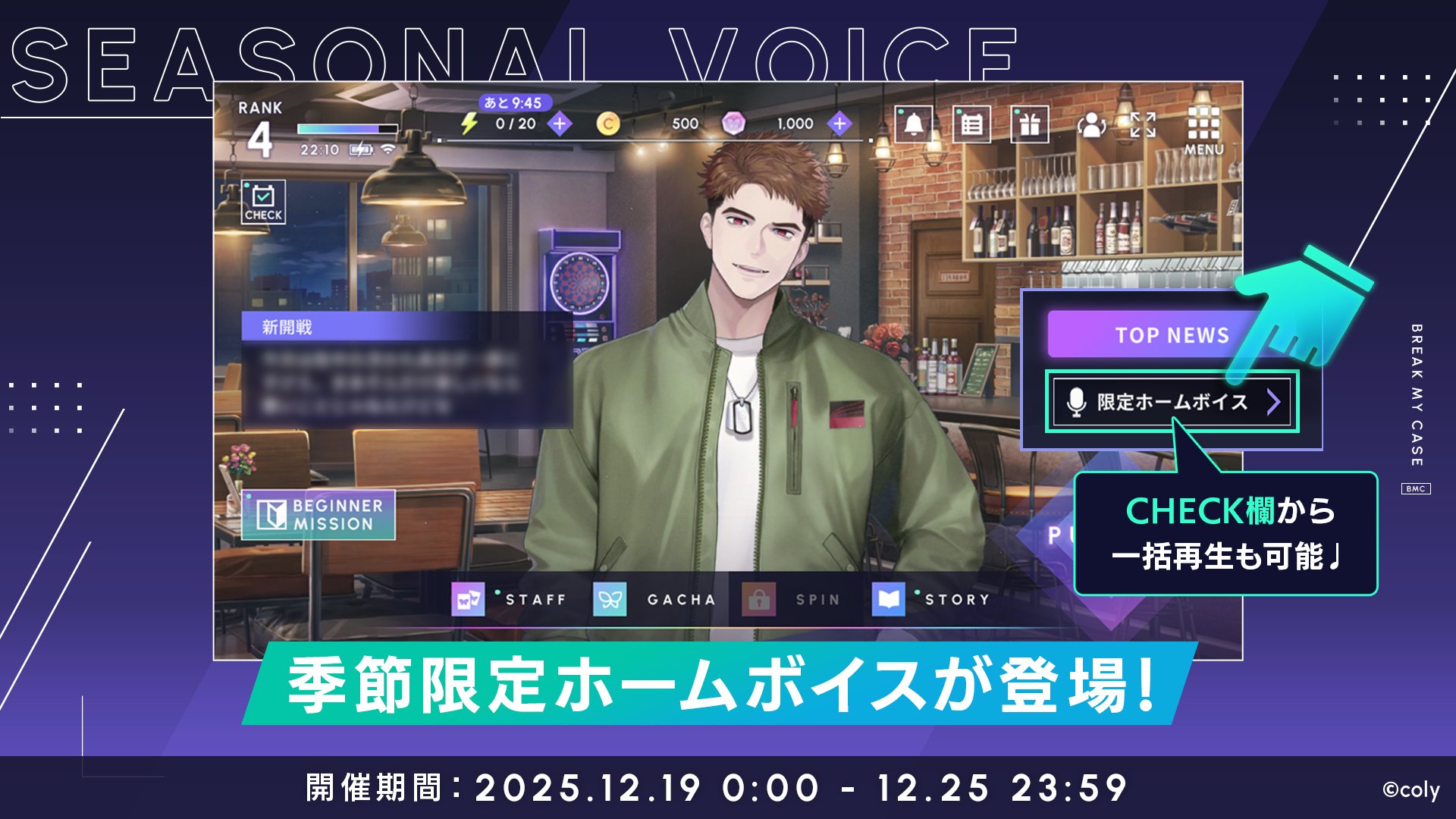The height and width of the screenshot is (819, 1456).
Task: Tap the microphone icon on the 限定ホームボイス banner
Action: (1076, 403)
